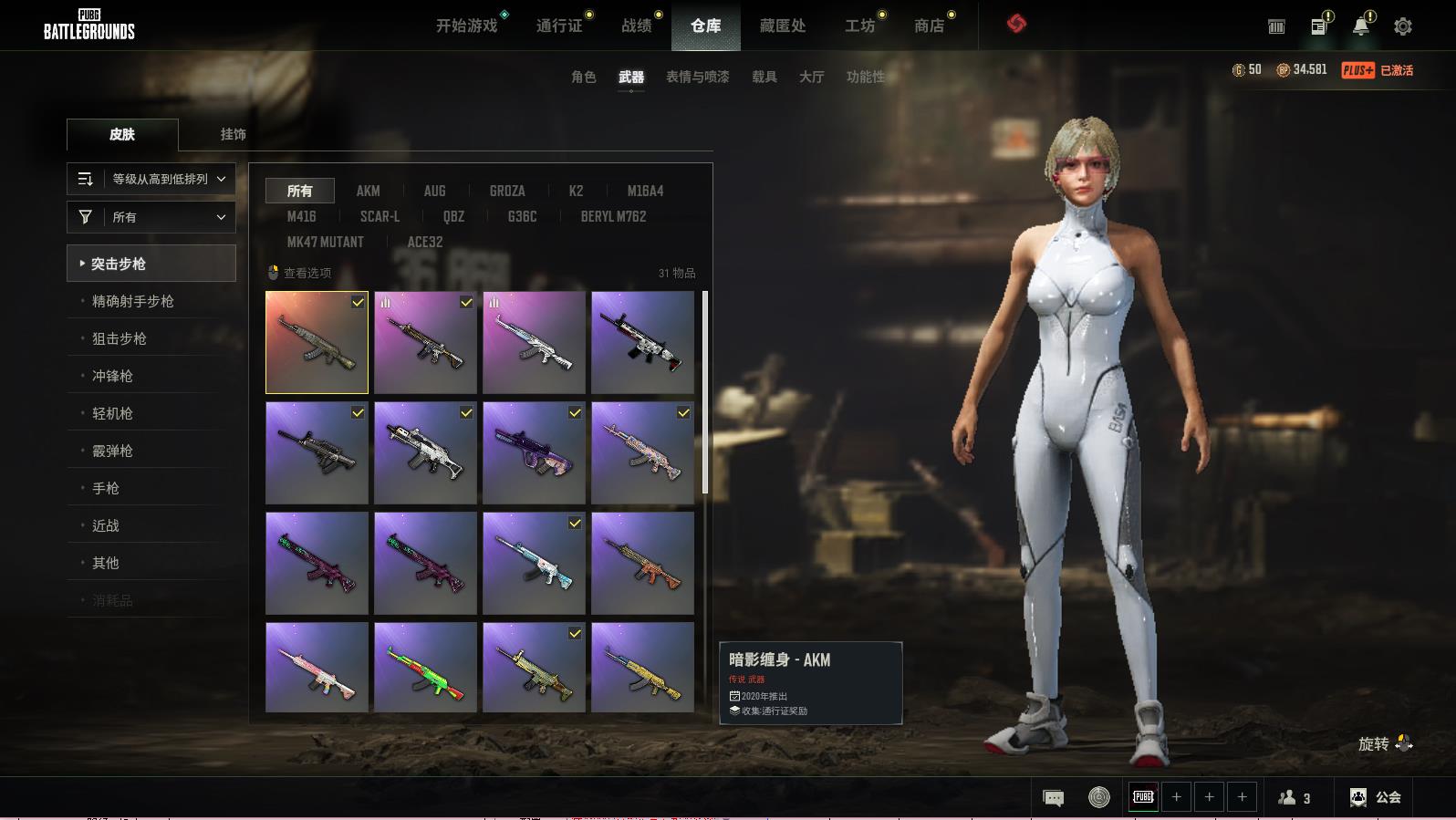The width and height of the screenshot is (1456, 820).
Task: Open the 挂饰 charms tab
Action: point(233,134)
